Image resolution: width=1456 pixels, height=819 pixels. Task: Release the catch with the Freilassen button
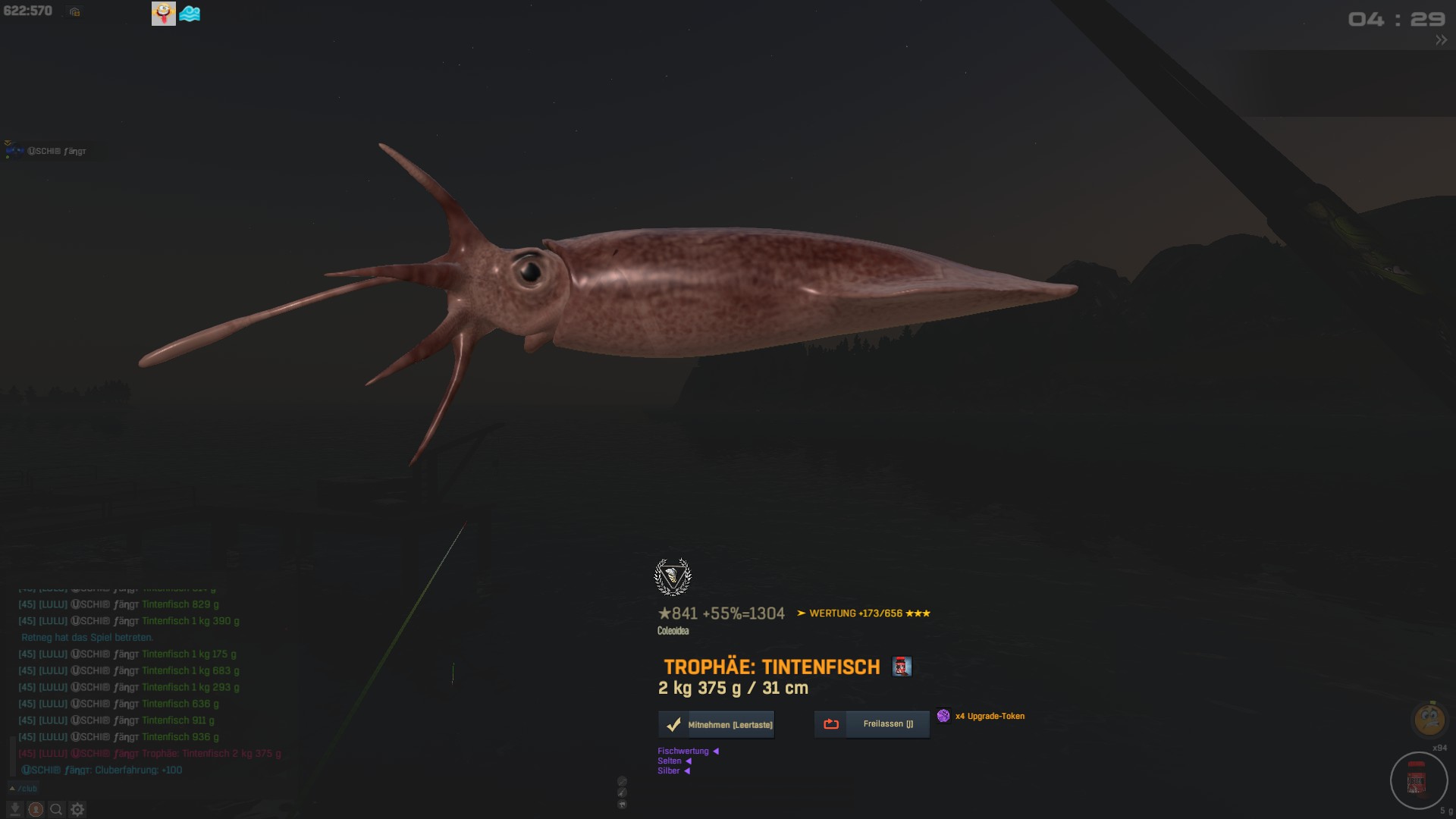(x=871, y=724)
